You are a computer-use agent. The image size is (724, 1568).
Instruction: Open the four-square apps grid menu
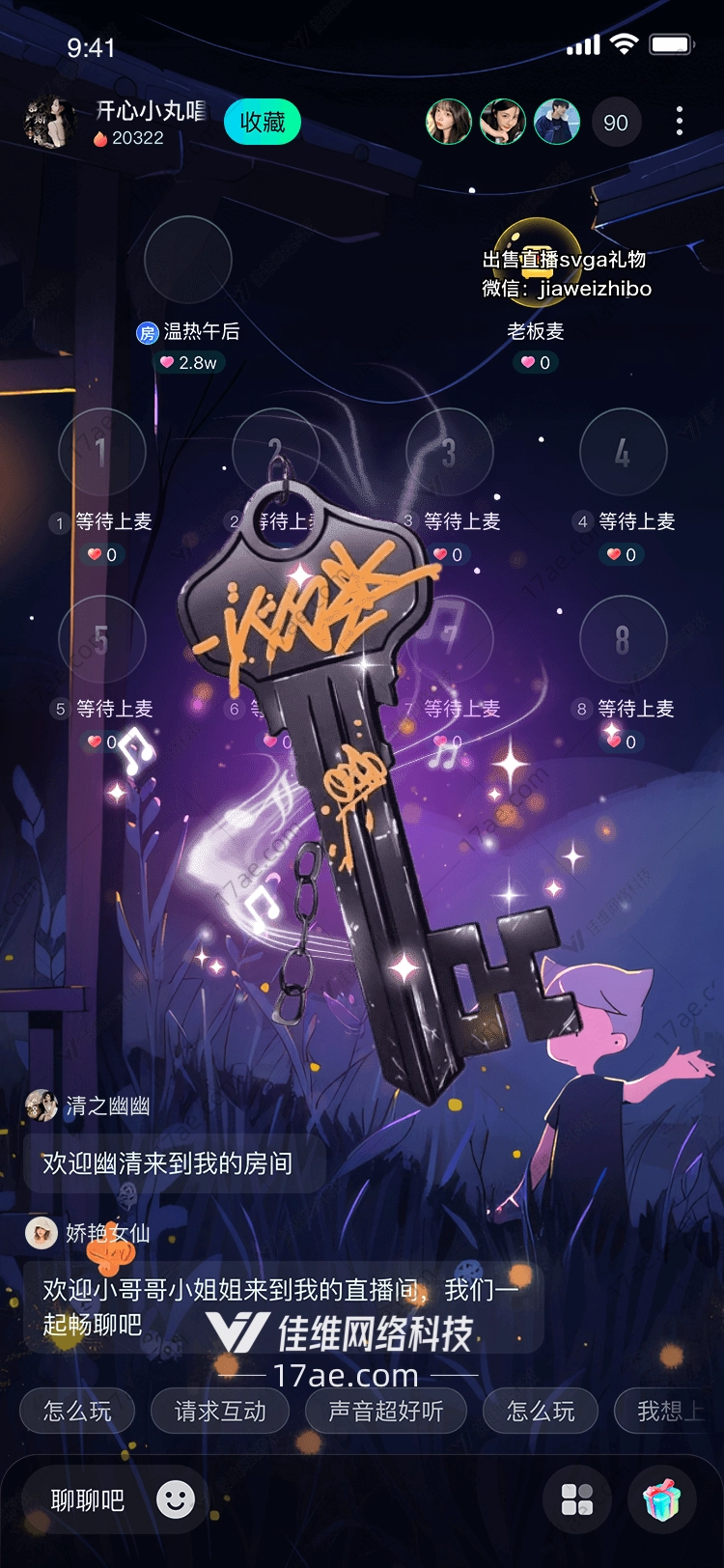pos(577,1499)
